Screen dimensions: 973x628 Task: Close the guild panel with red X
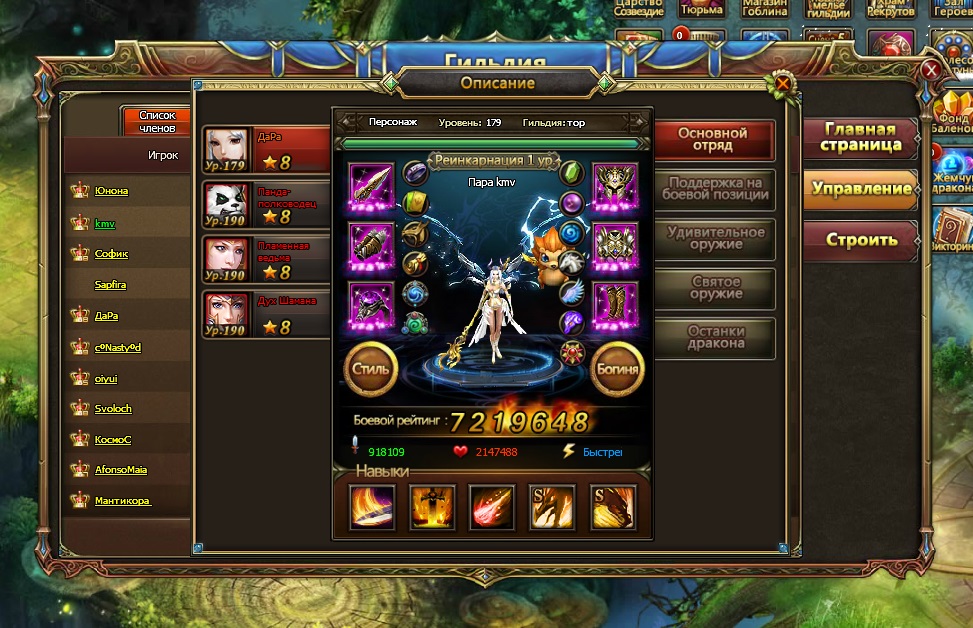[x=931, y=70]
